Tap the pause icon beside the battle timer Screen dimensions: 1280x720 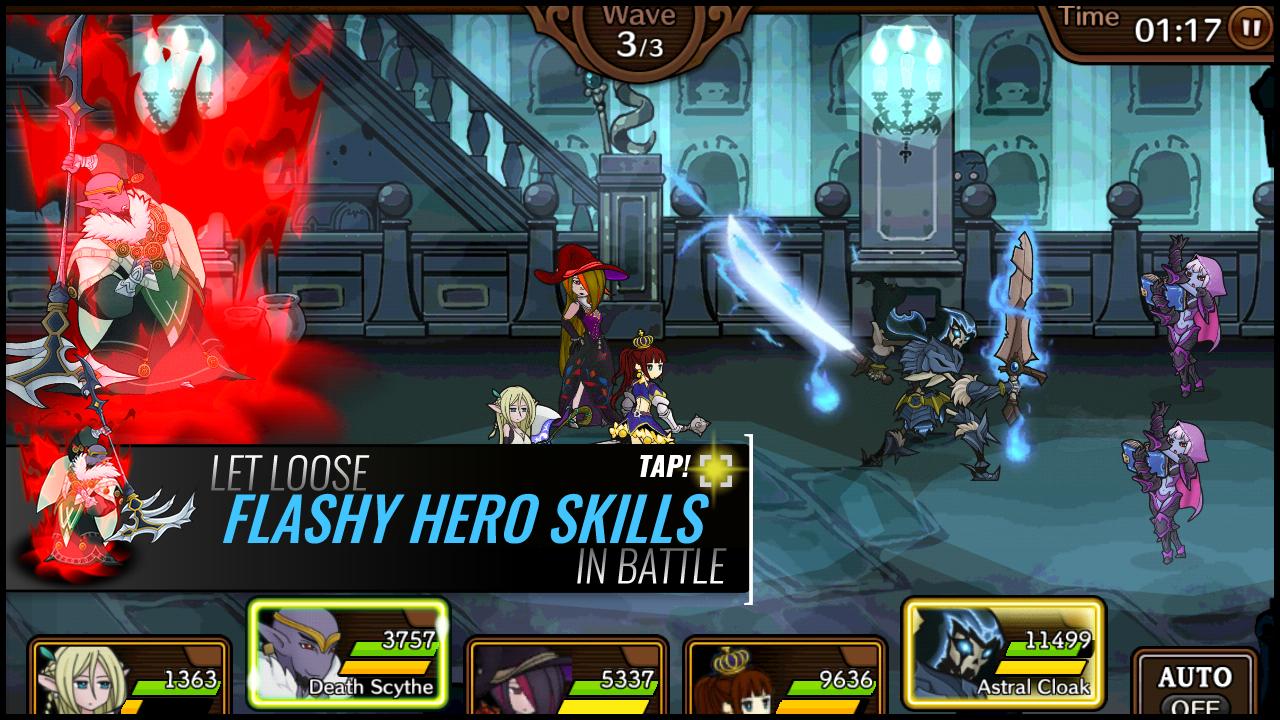click(x=1248, y=28)
